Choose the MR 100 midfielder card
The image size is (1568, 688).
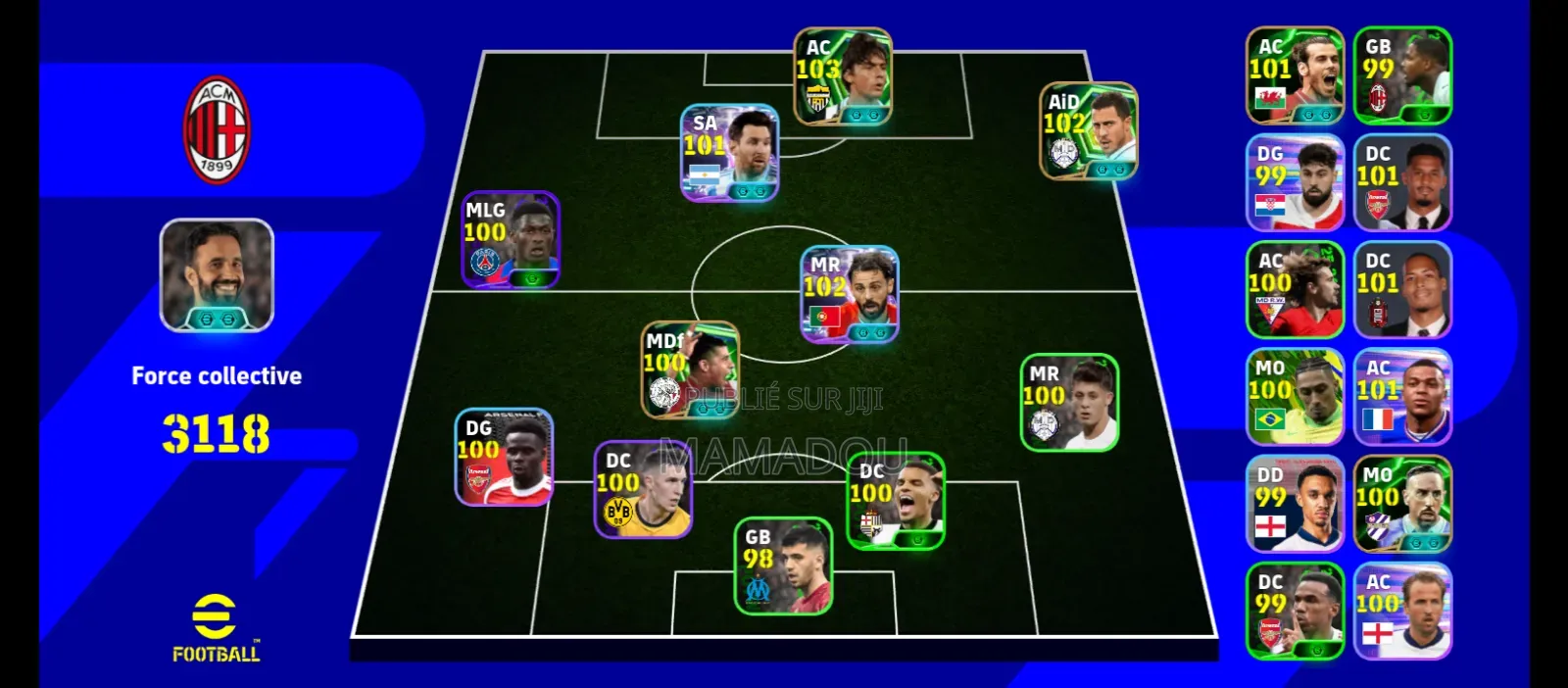(1069, 403)
